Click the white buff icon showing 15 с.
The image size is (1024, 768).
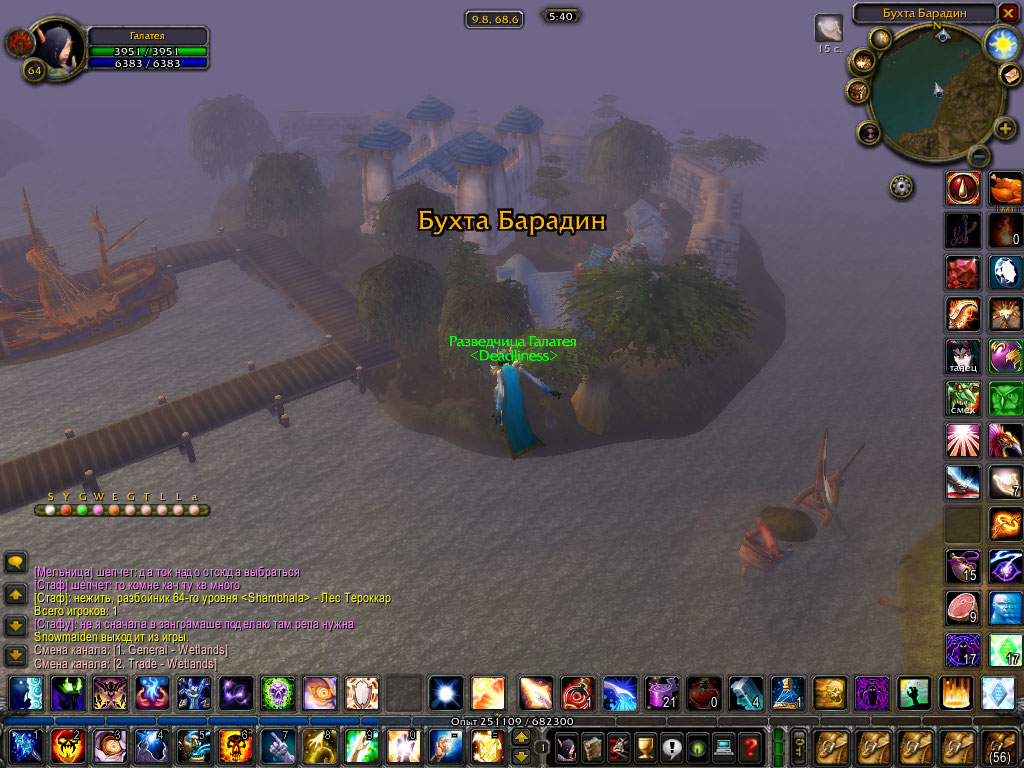[x=828, y=28]
